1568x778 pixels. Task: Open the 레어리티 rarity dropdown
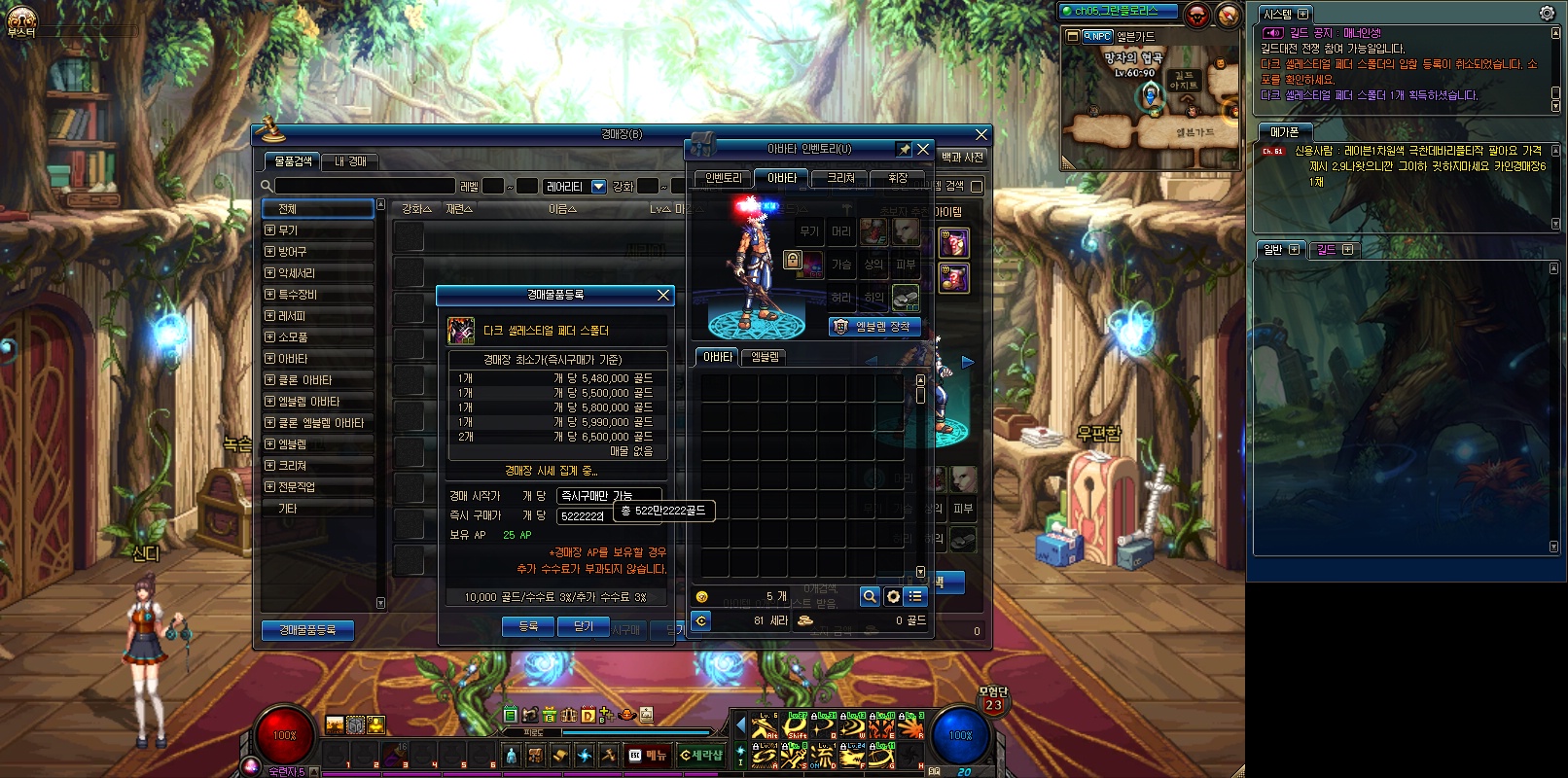[x=598, y=186]
